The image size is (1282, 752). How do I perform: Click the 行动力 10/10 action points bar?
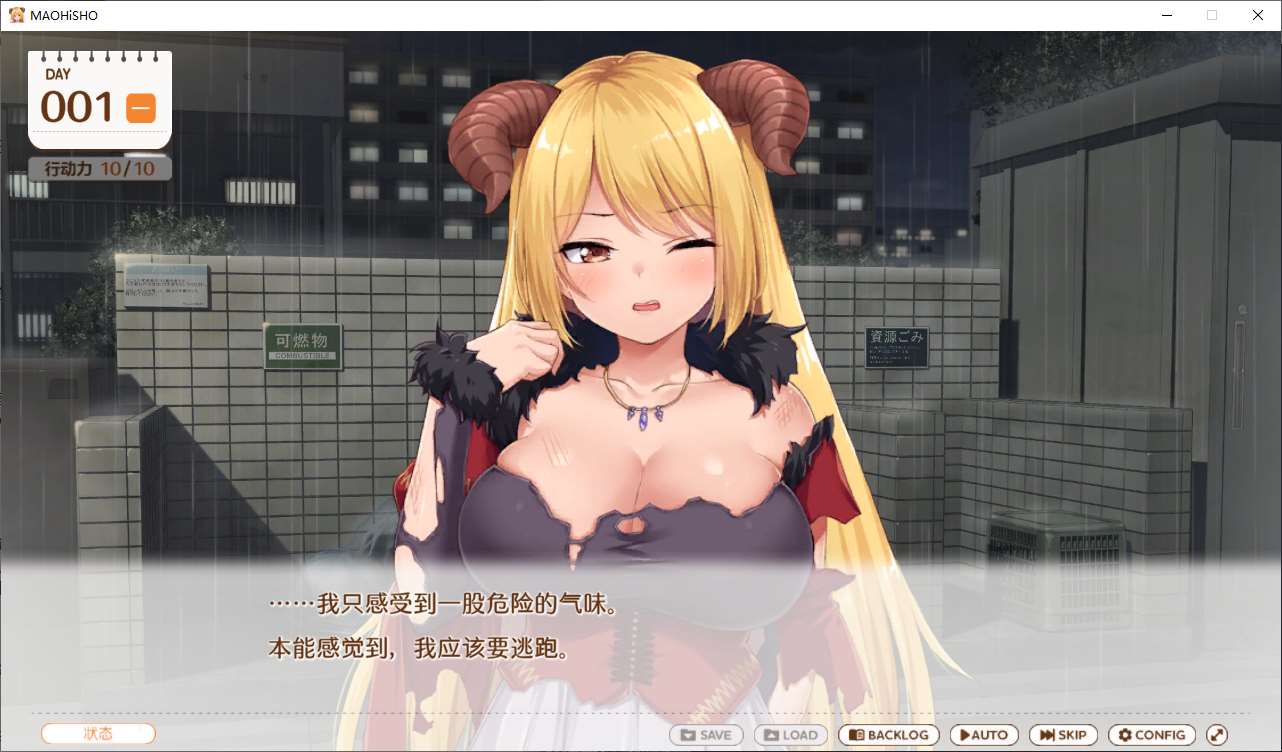coord(97,168)
